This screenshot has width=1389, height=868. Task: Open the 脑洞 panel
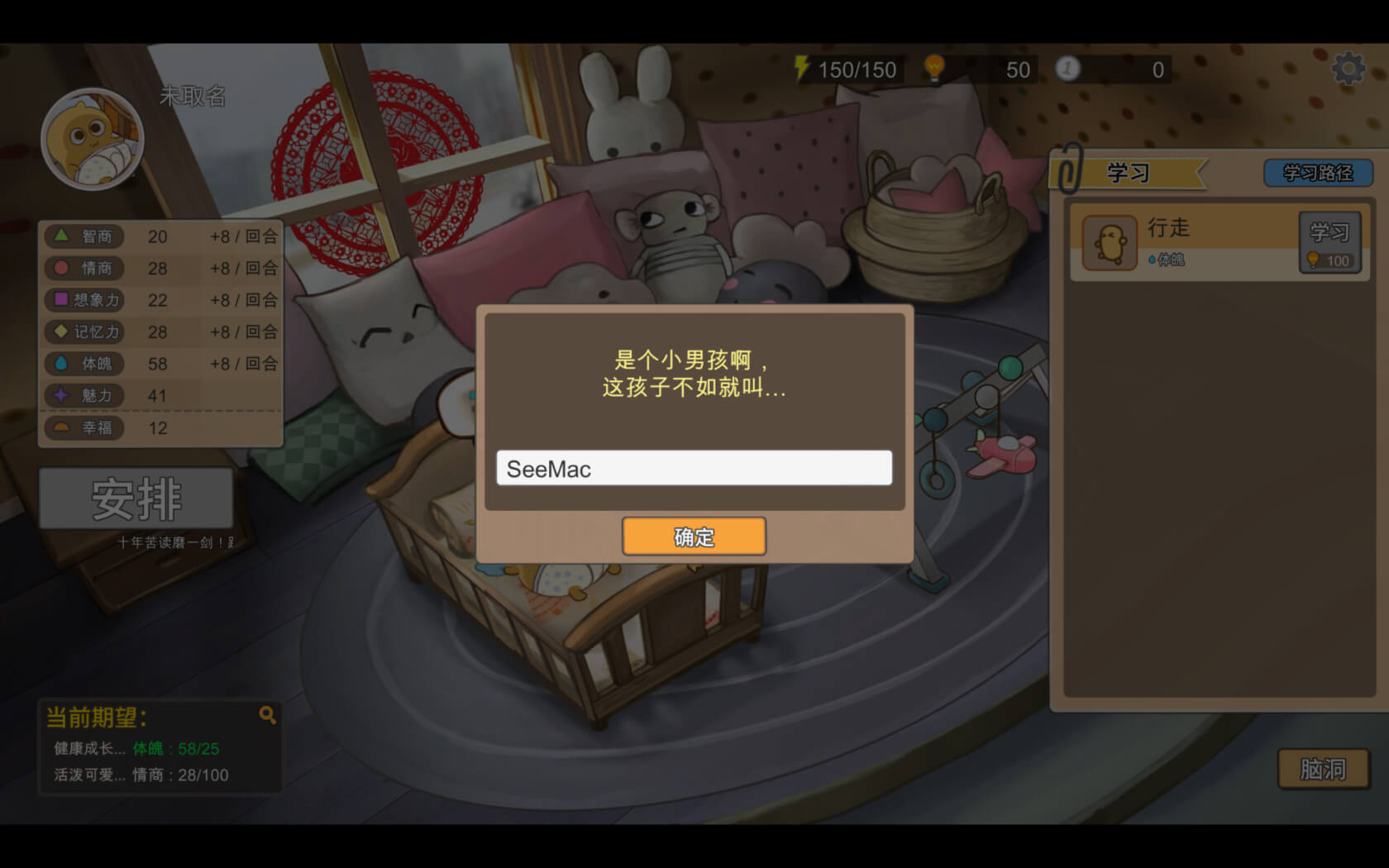coord(1322,769)
